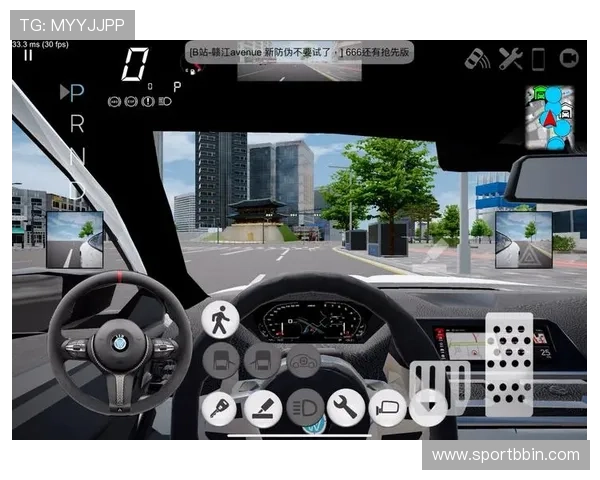The width and height of the screenshot is (600, 480).
Task: Toggle the side mirror button
Action: tap(387, 408)
